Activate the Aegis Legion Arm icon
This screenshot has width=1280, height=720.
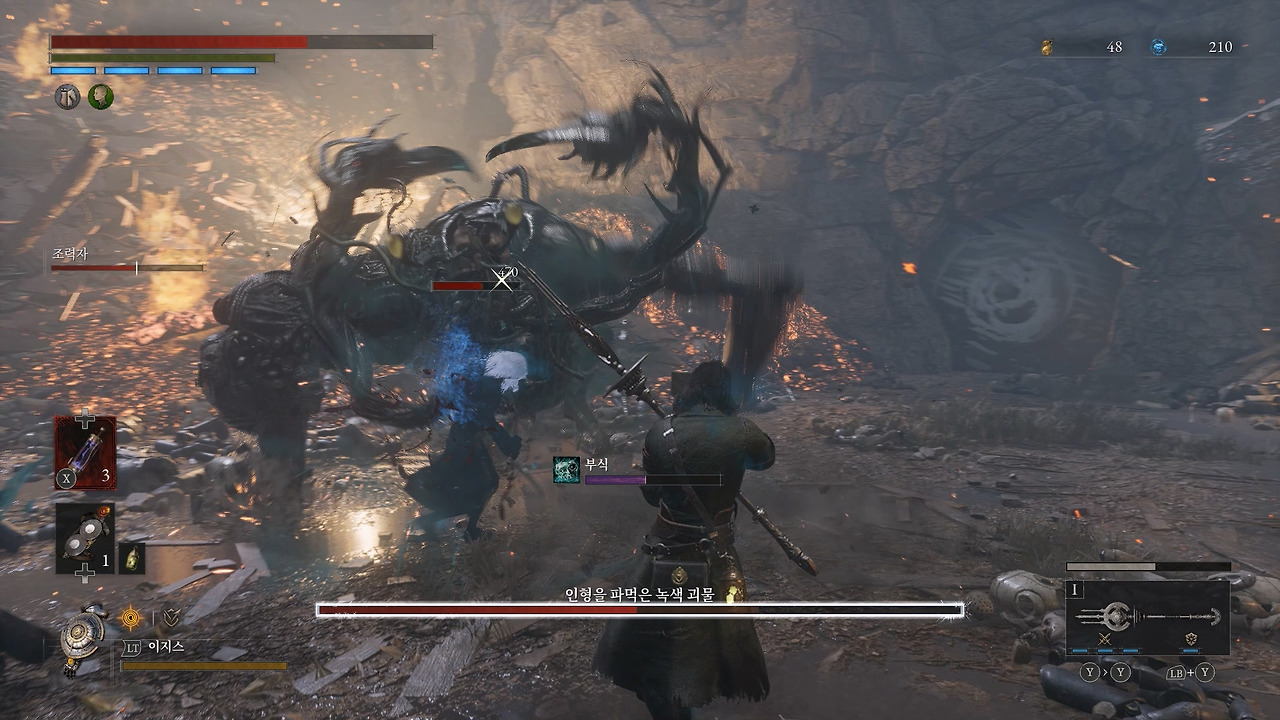[82, 634]
